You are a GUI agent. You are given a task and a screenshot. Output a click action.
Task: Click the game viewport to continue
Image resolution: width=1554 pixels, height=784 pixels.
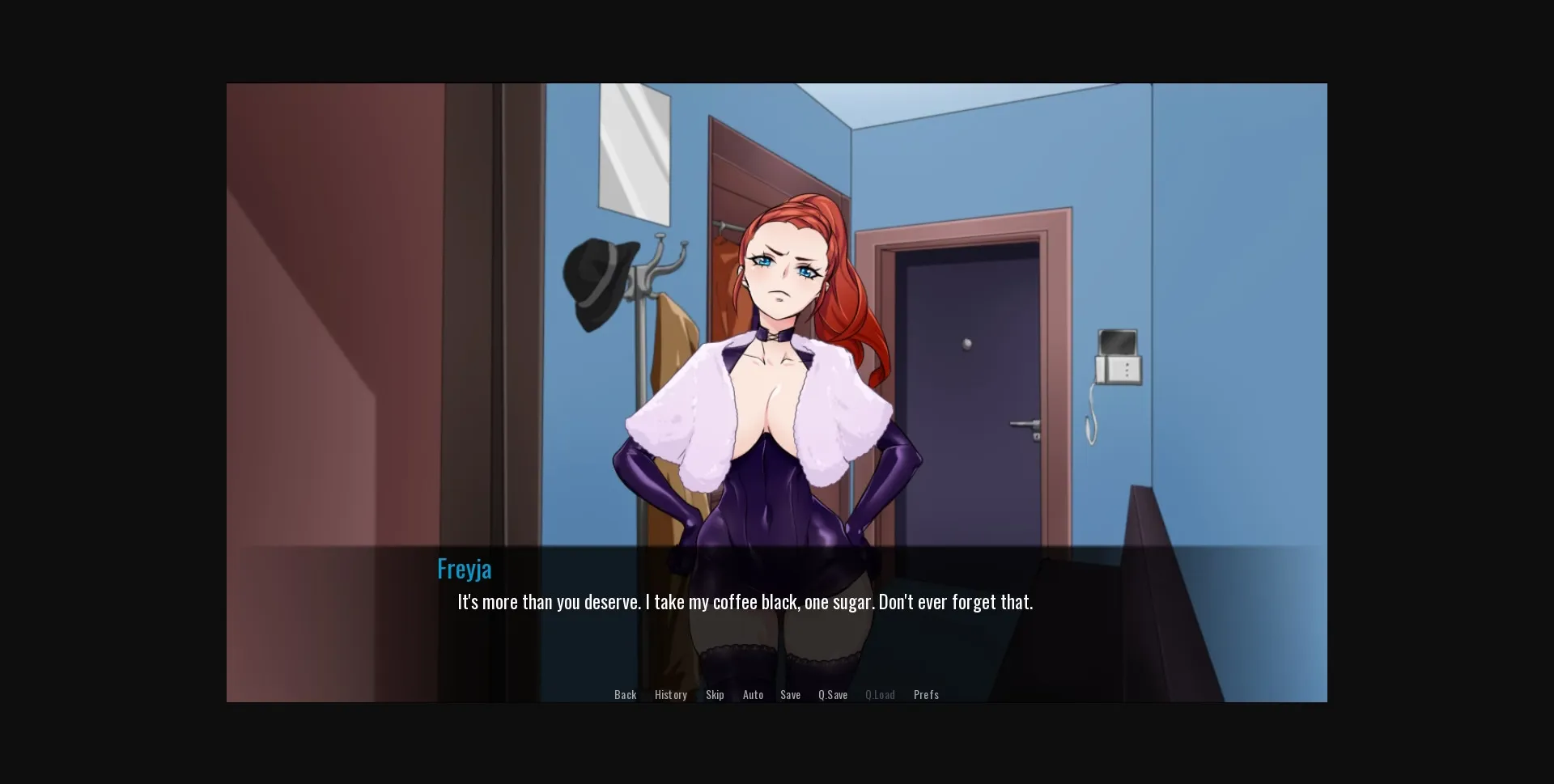pos(777,324)
